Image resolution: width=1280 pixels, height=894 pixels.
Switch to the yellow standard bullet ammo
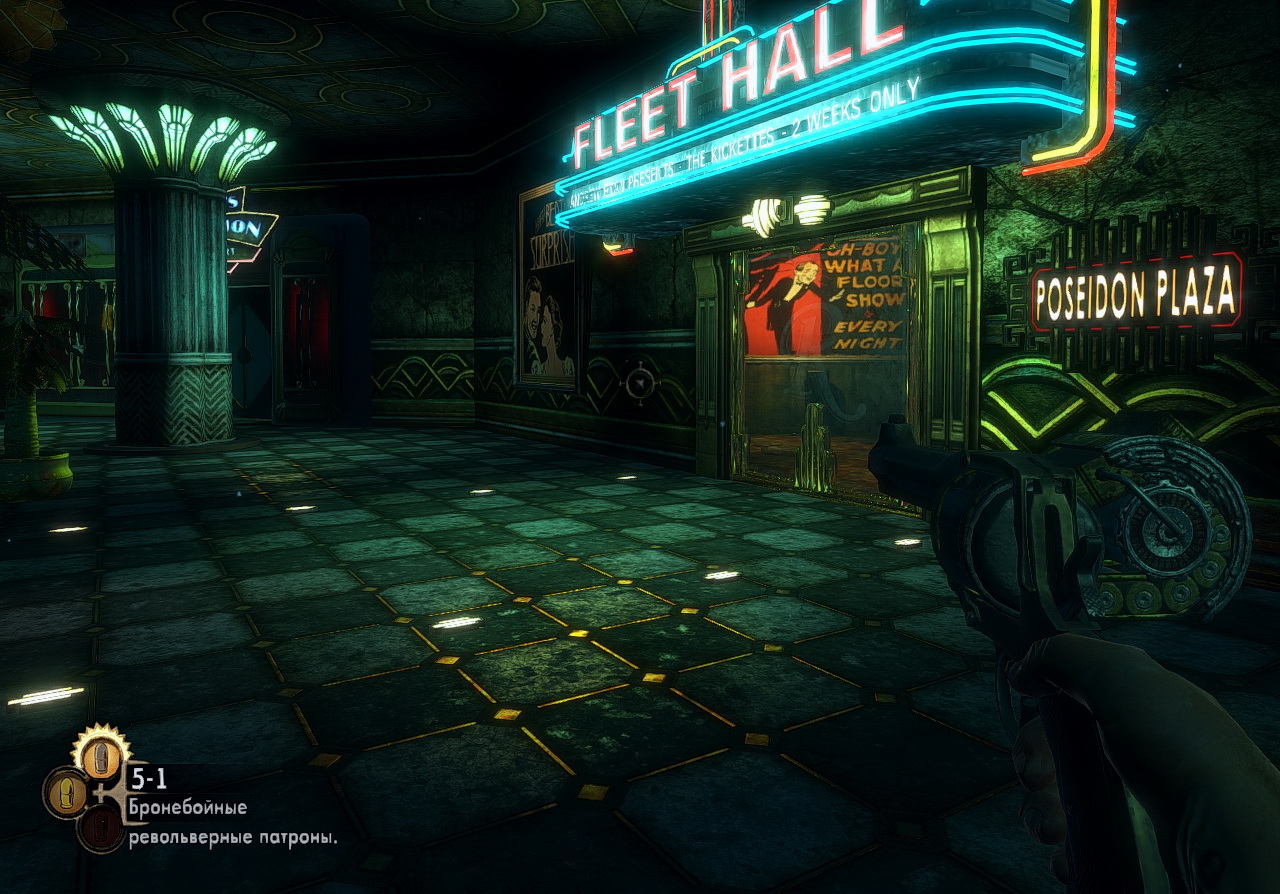(65, 793)
